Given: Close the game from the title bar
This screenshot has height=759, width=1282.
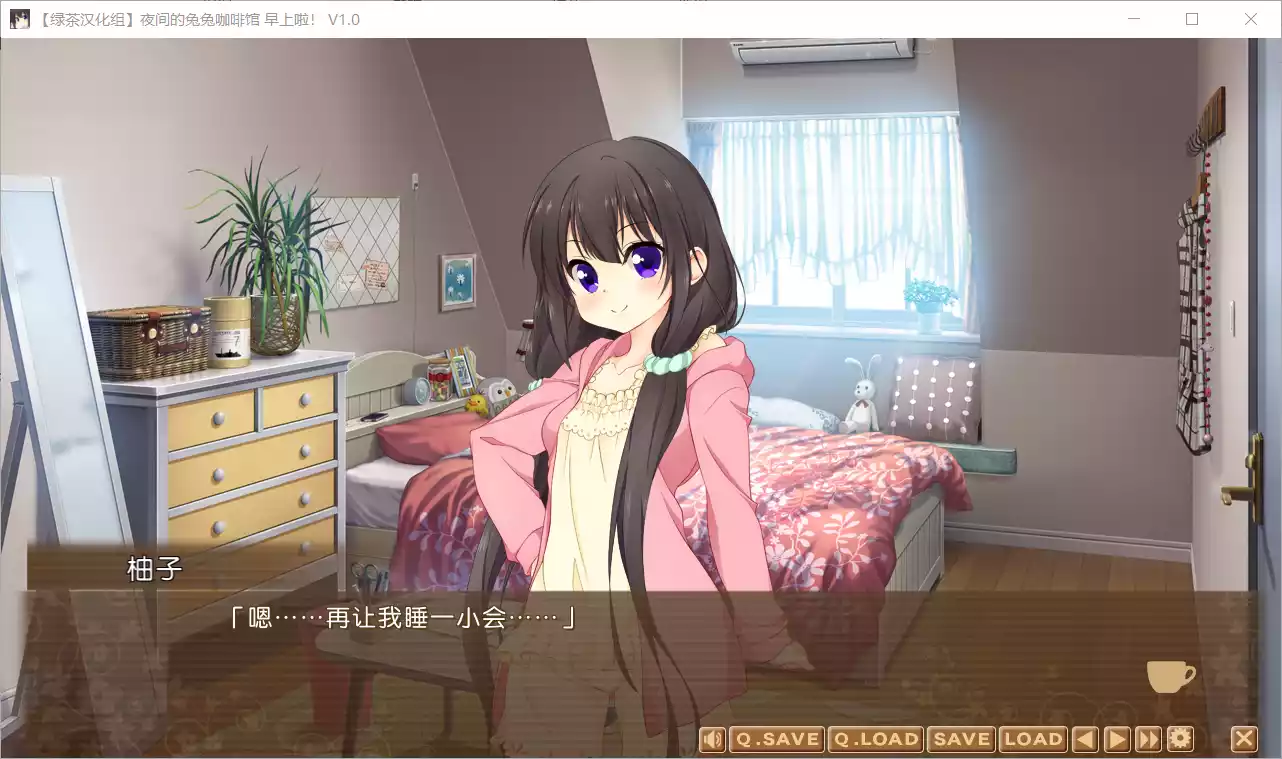Looking at the screenshot, I should click(1251, 19).
